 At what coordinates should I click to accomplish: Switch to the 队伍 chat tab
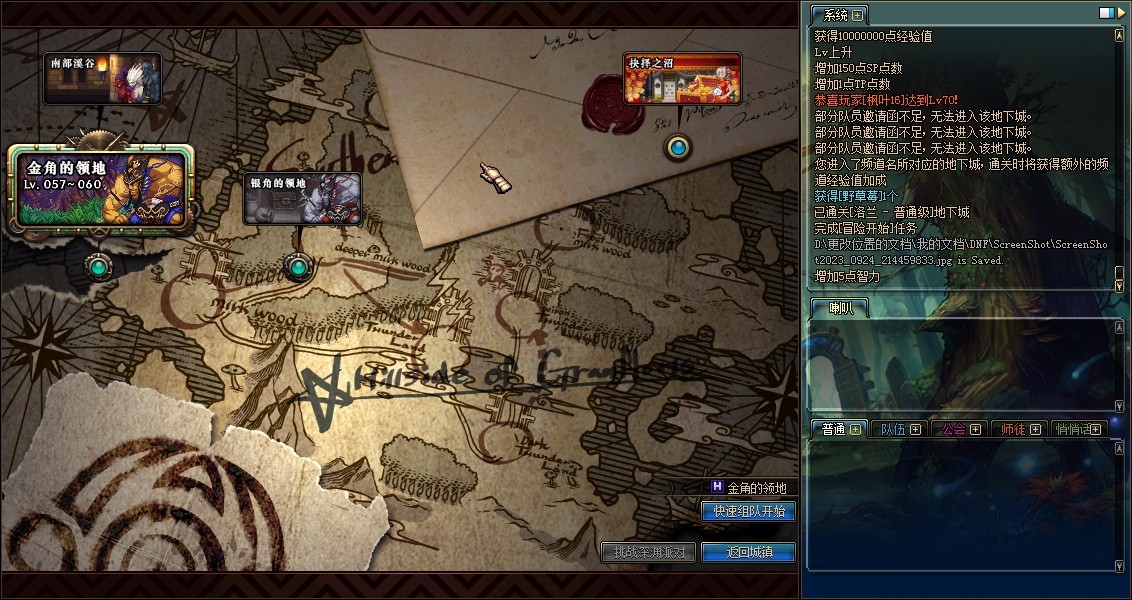pyautogui.click(x=890, y=429)
